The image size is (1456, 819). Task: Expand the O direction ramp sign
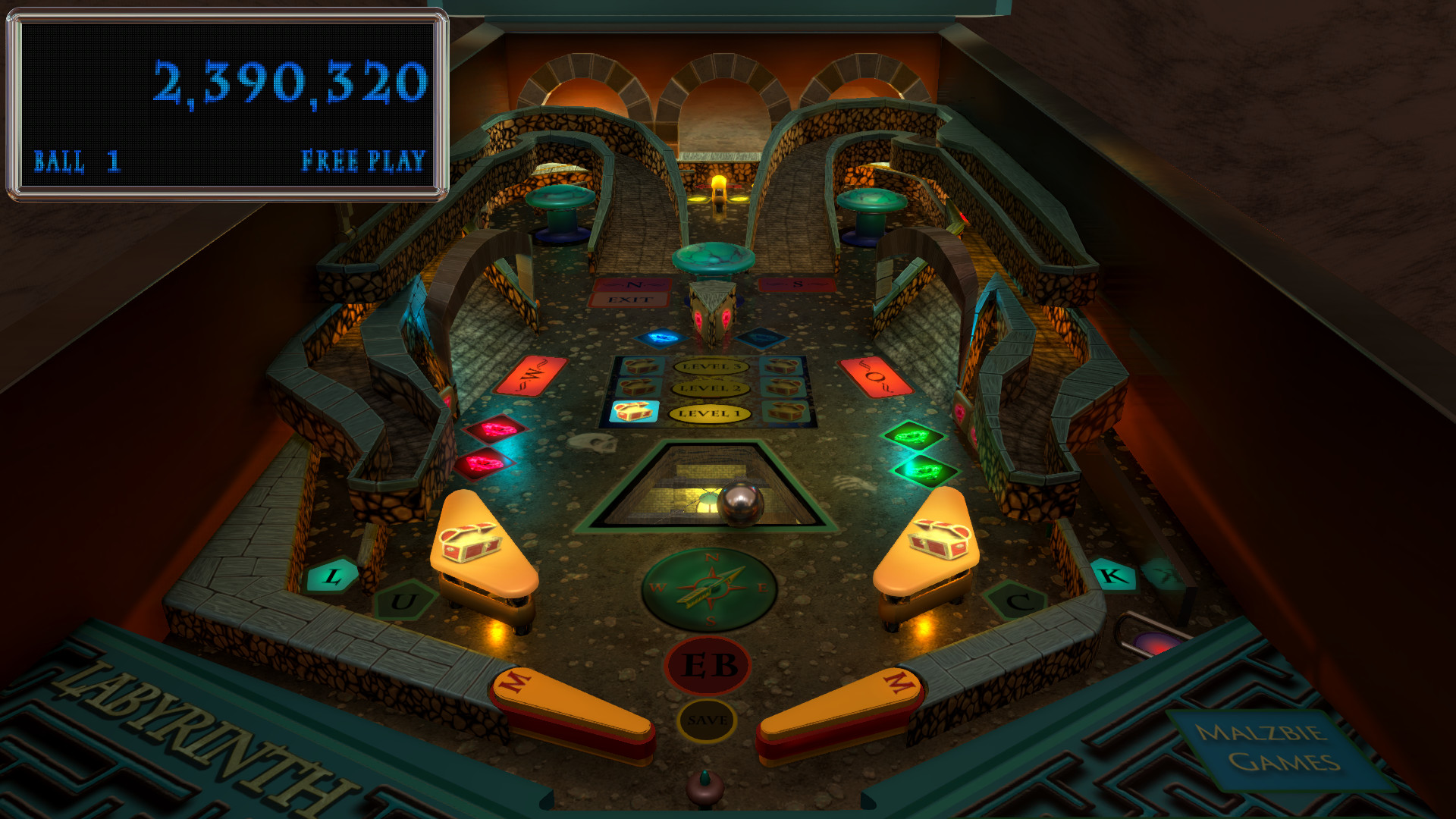pos(876,373)
